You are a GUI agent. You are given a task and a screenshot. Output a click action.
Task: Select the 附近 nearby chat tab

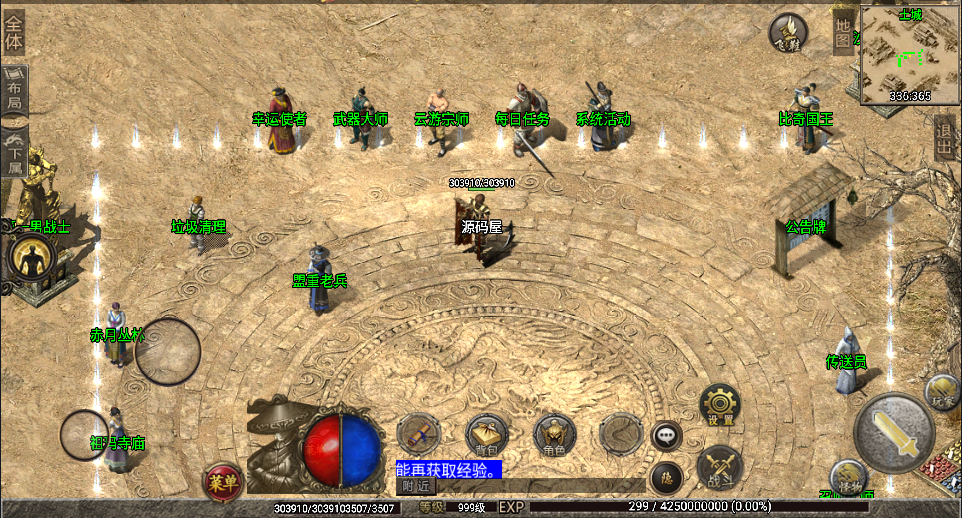point(416,486)
